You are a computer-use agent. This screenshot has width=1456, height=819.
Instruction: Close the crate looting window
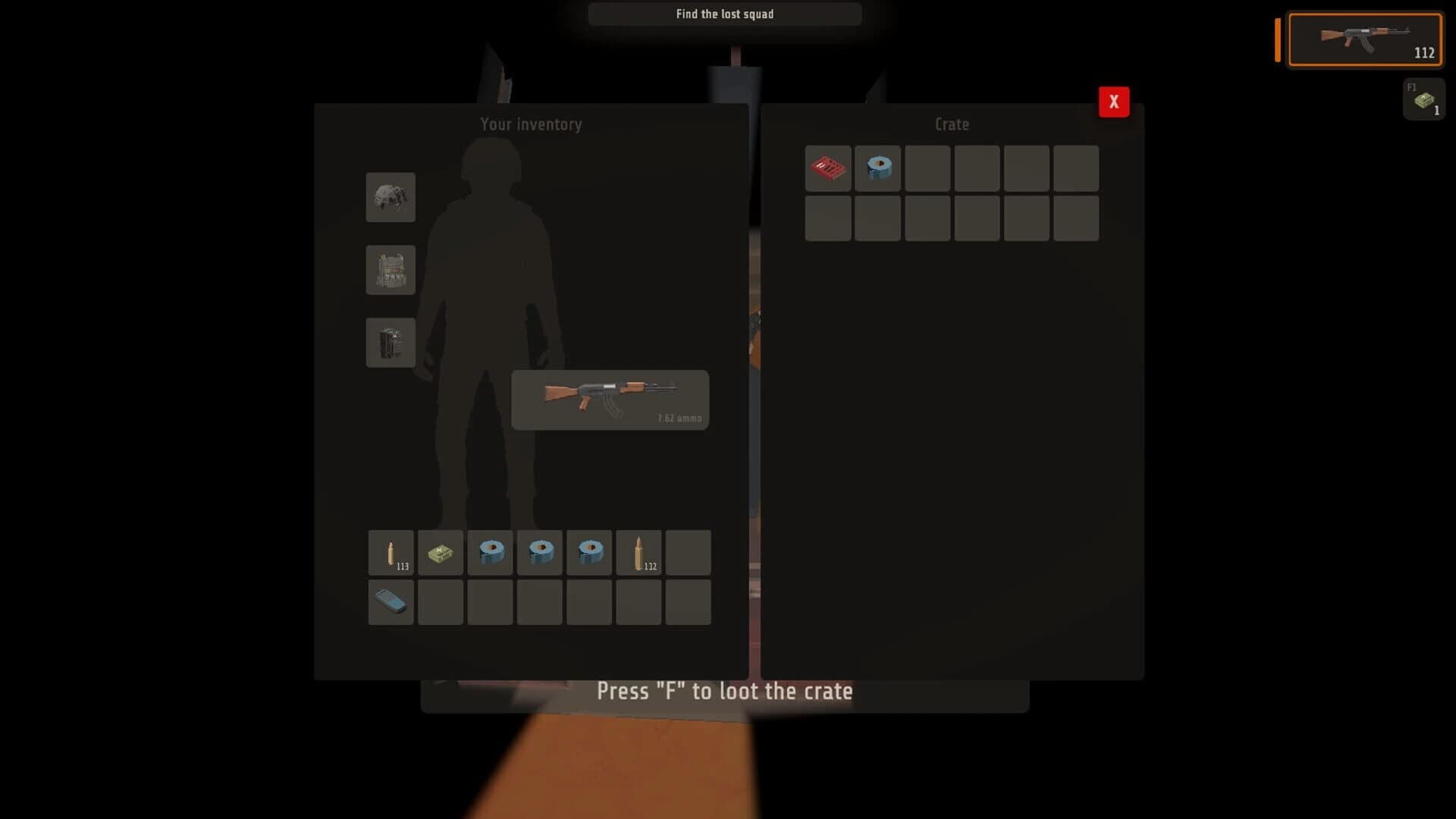[1113, 101]
